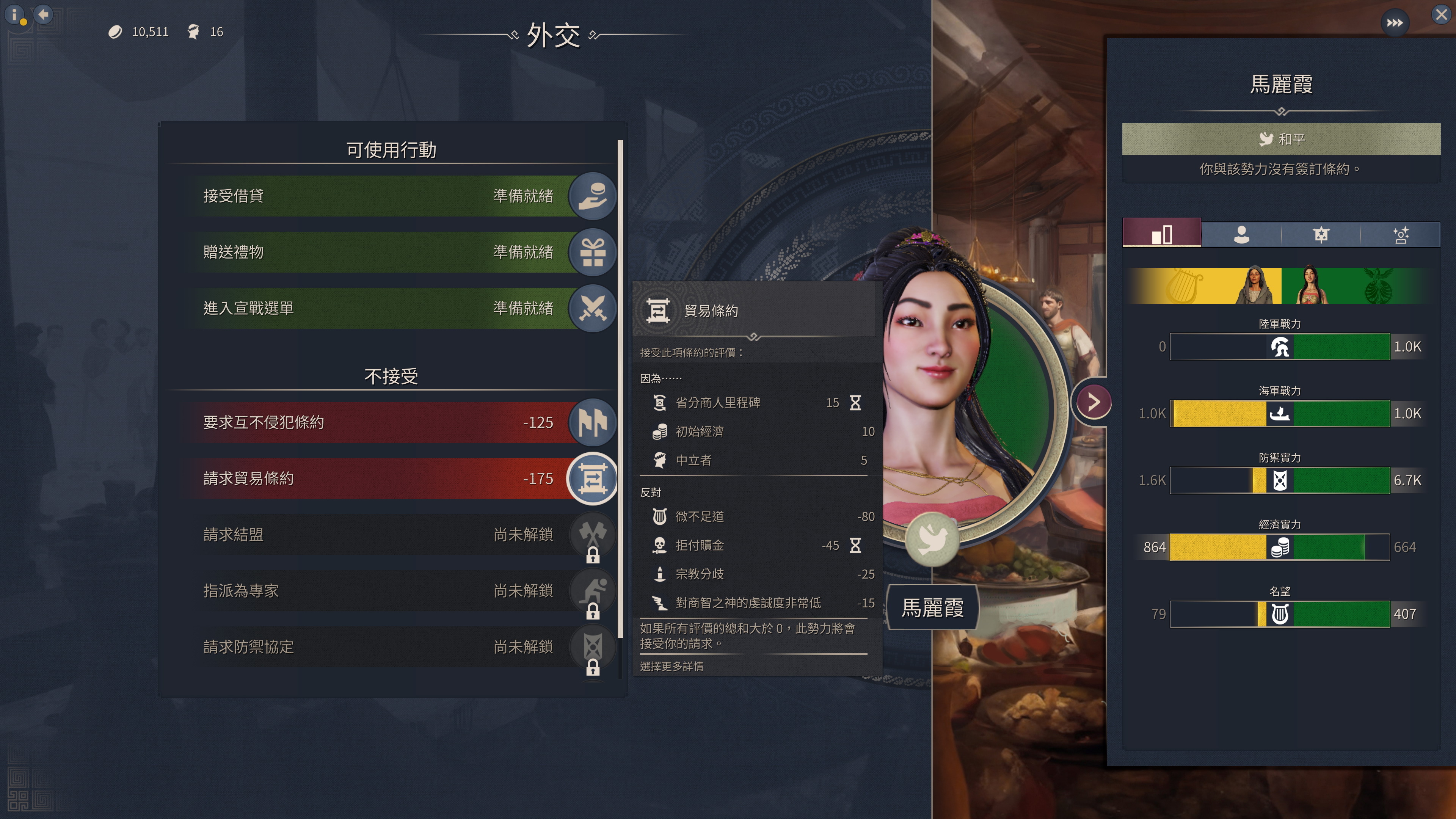Open the rightmost sparkle tab
Screen dimensions: 1456x819
1402,234
